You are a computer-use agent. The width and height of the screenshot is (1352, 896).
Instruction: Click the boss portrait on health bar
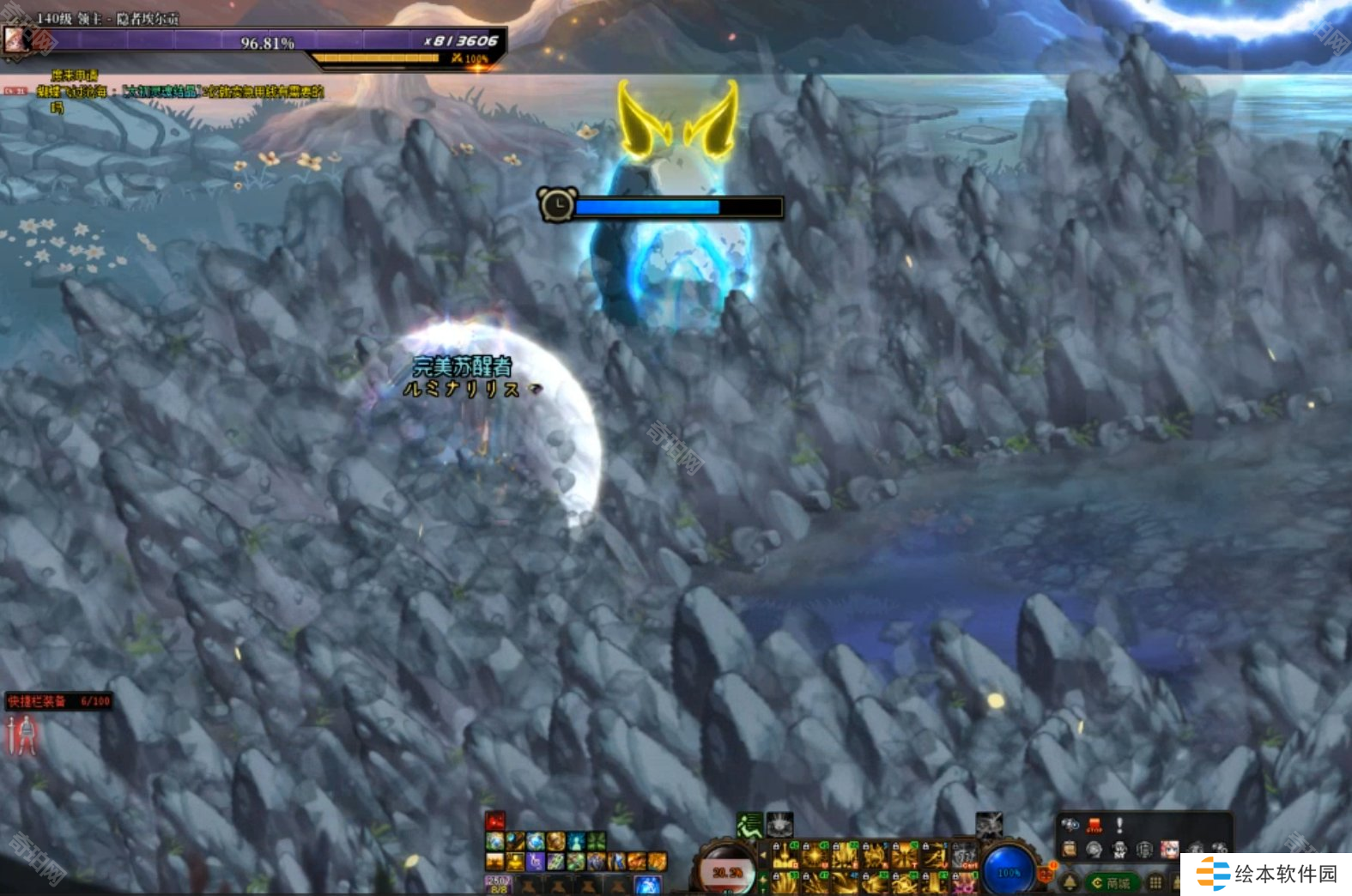point(15,39)
